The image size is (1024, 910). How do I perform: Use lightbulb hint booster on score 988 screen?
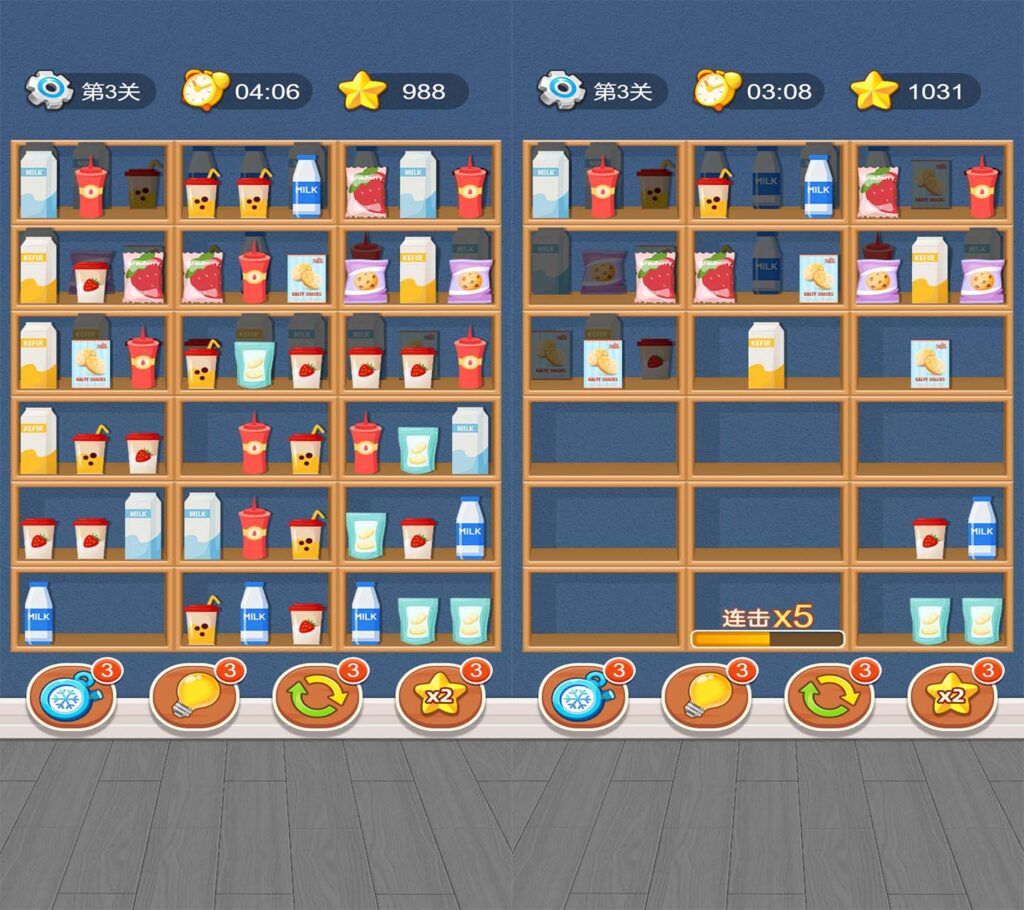tap(193, 696)
